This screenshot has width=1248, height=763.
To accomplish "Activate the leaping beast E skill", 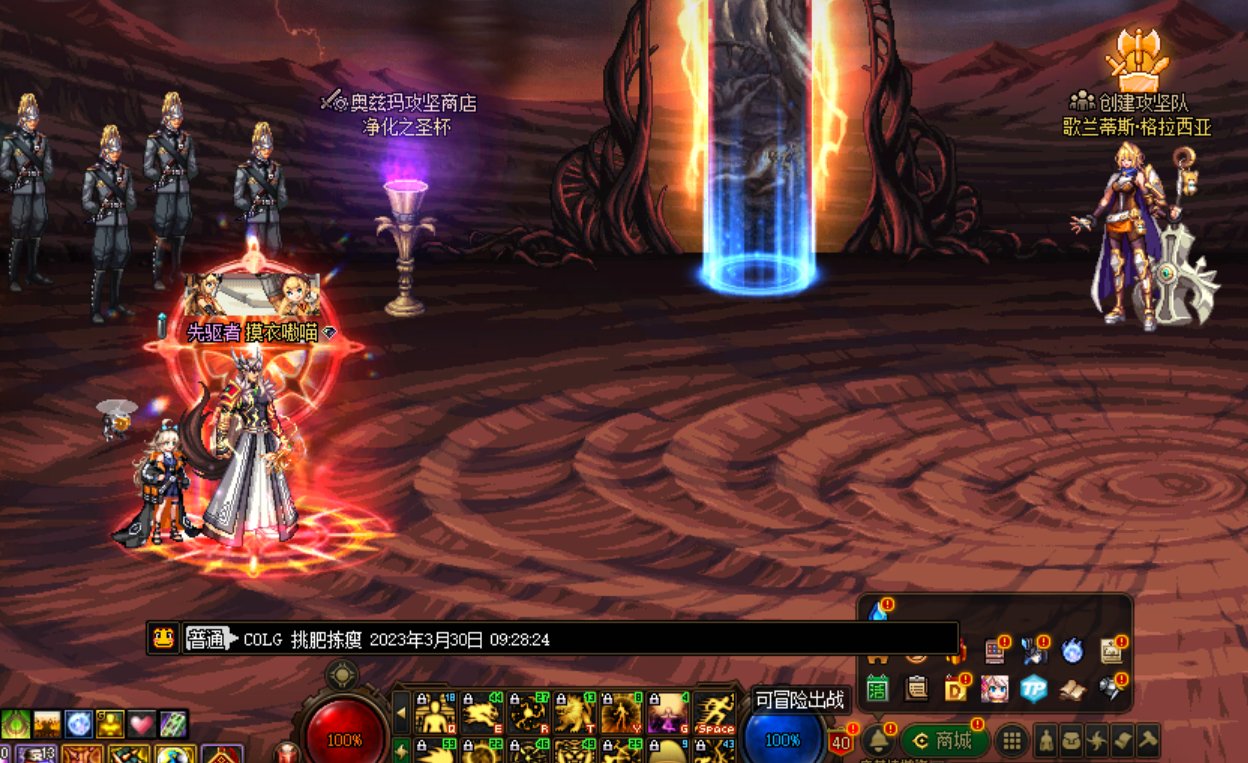I will click(482, 714).
